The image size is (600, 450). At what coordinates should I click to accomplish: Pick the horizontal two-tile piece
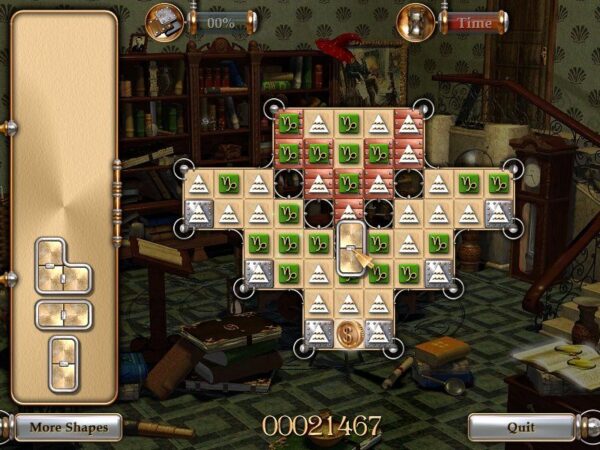click(x=64, y=315)
